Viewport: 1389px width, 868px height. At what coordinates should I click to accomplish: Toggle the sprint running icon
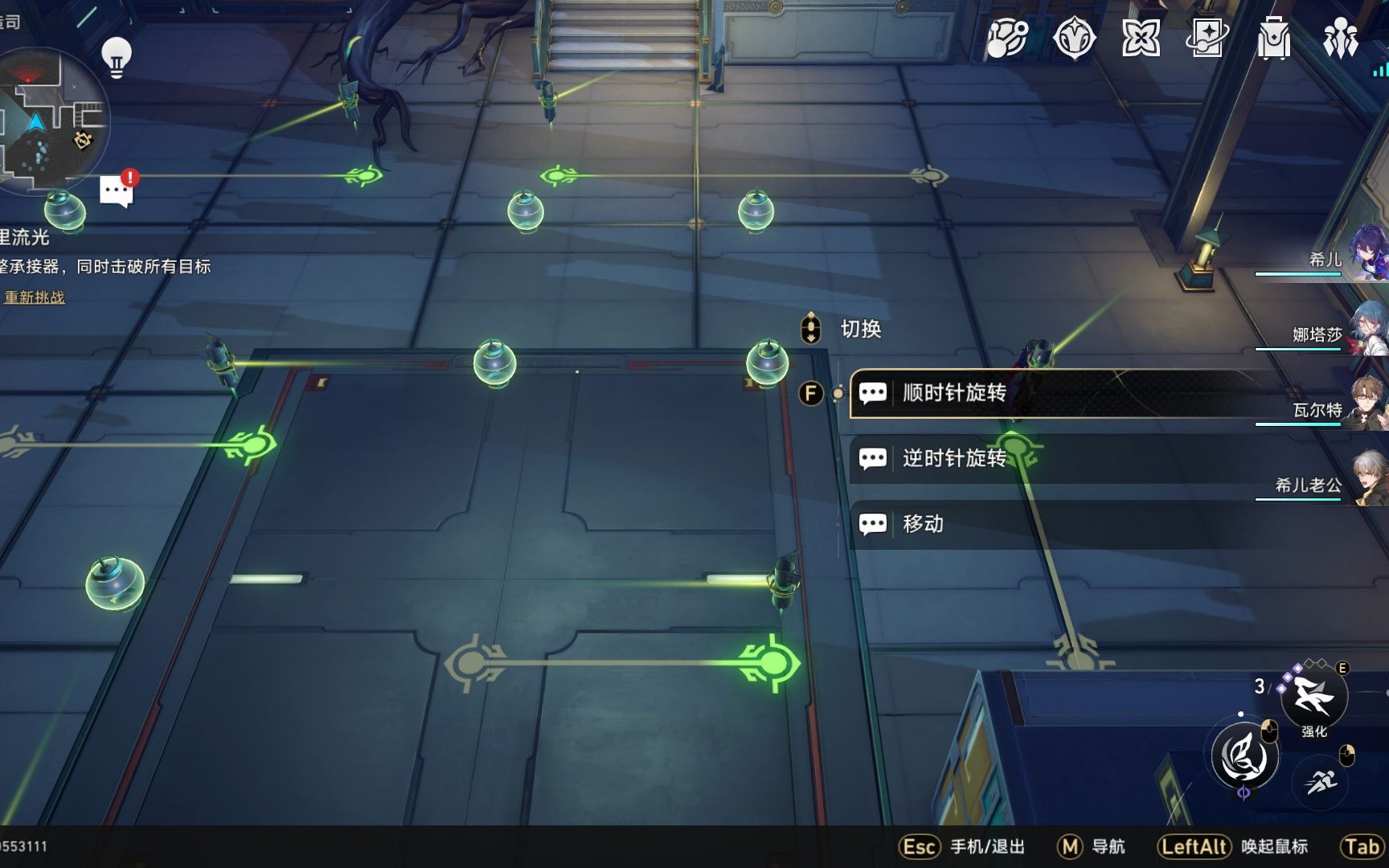(1321, 780)
